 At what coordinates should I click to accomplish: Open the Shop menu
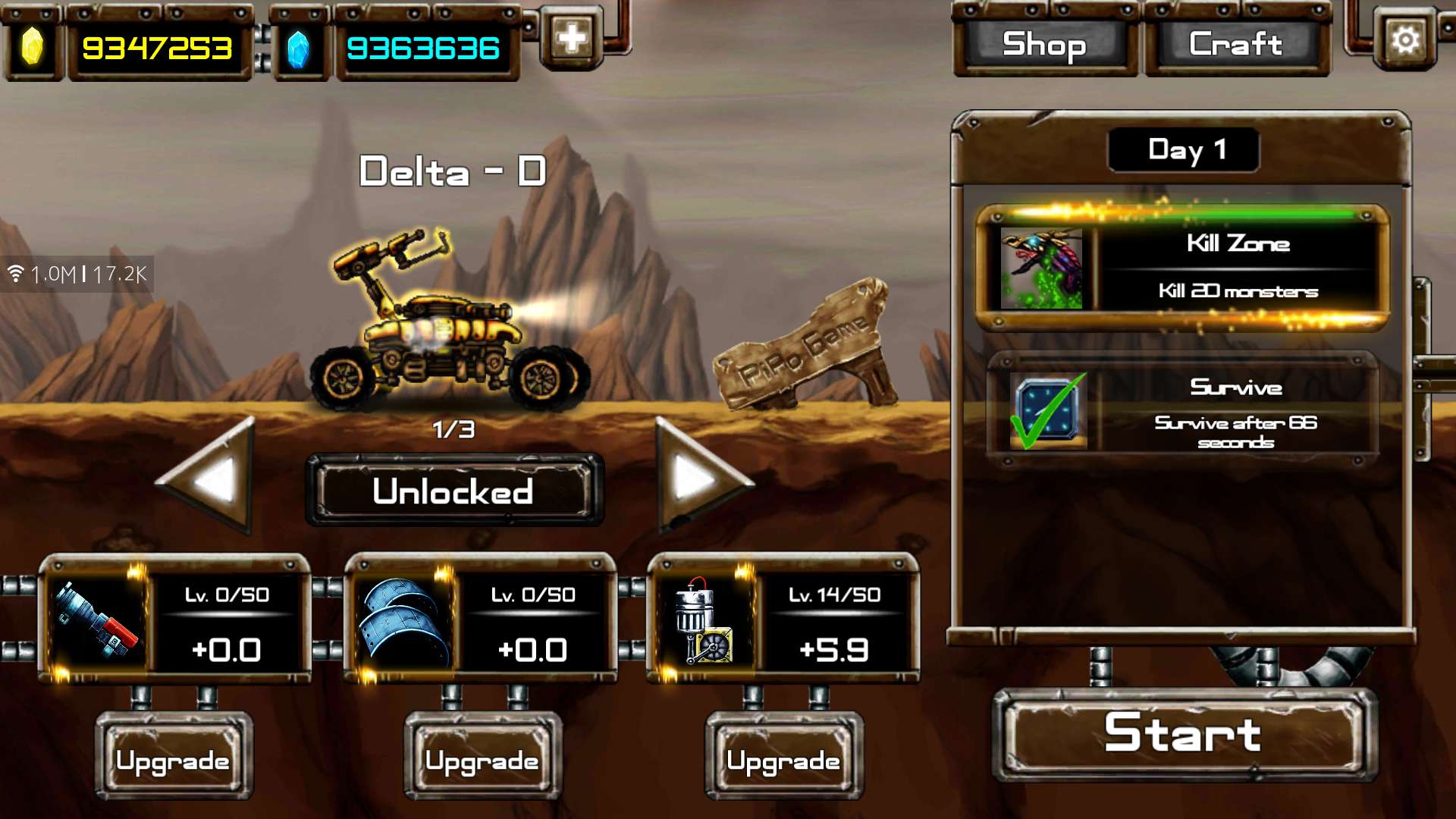coord(1044,45)
